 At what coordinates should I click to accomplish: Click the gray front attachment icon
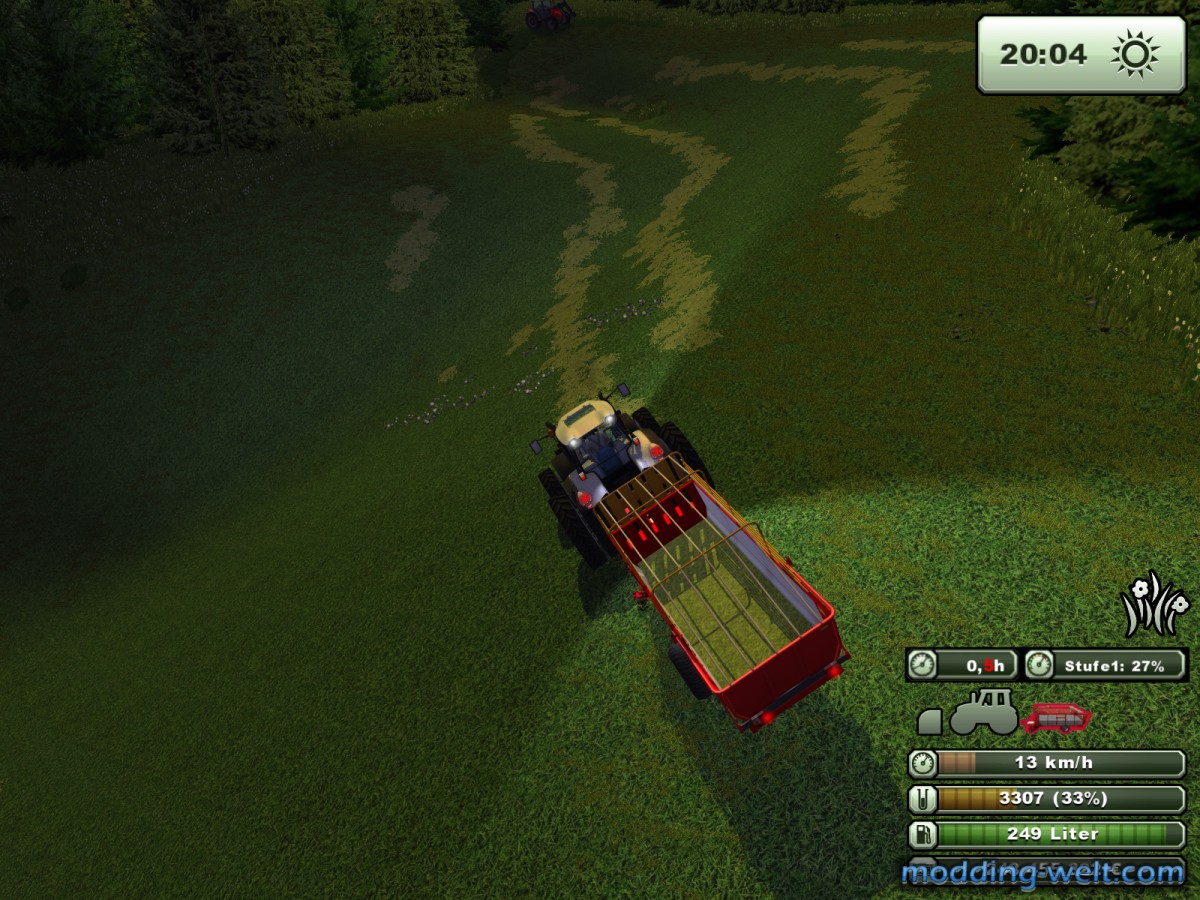tap(930, 721)
